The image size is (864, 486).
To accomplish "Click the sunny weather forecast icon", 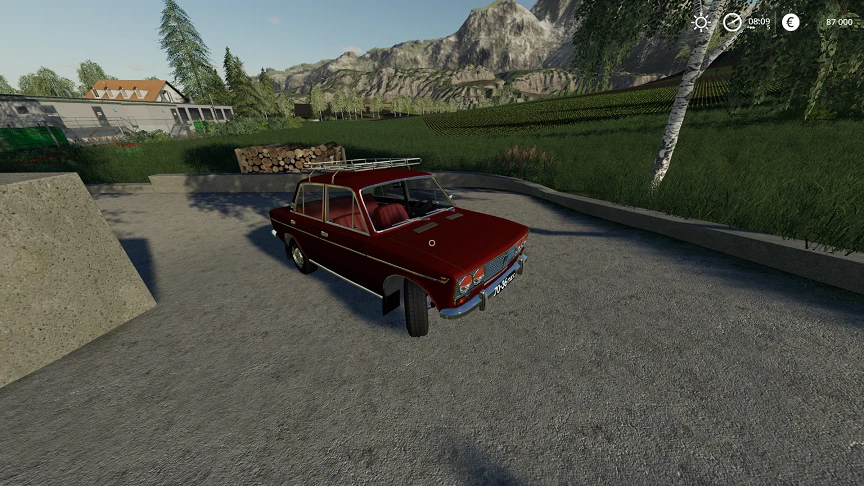I will click(x=702, y=22).
